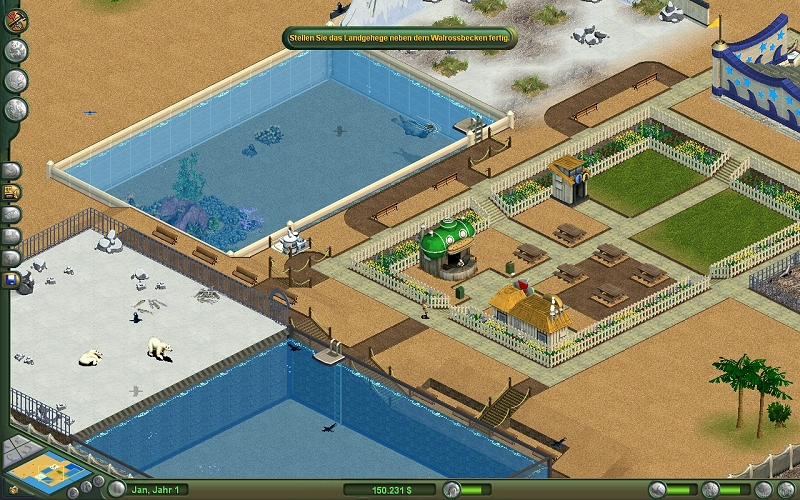The image size is (800, 500).
Task: Open the yellow notepad icon panel
Action: point(14,191)
